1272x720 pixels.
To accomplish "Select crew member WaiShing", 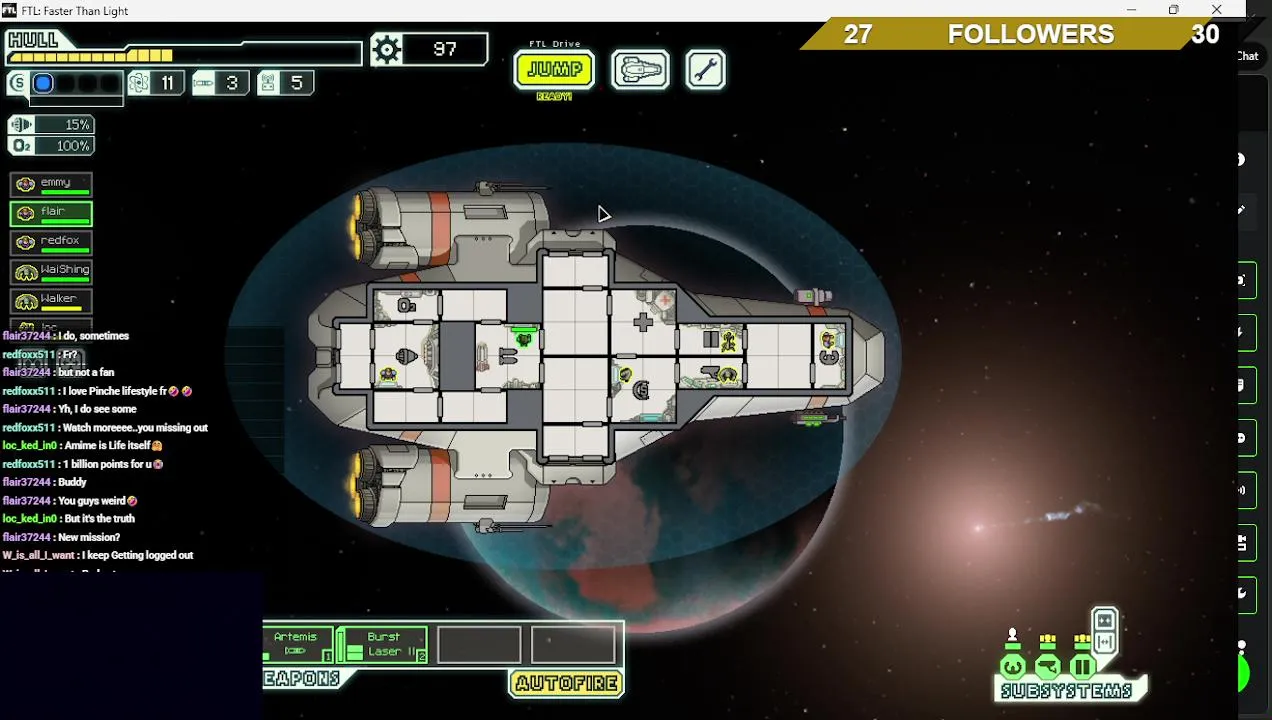I will pos(51,271).
